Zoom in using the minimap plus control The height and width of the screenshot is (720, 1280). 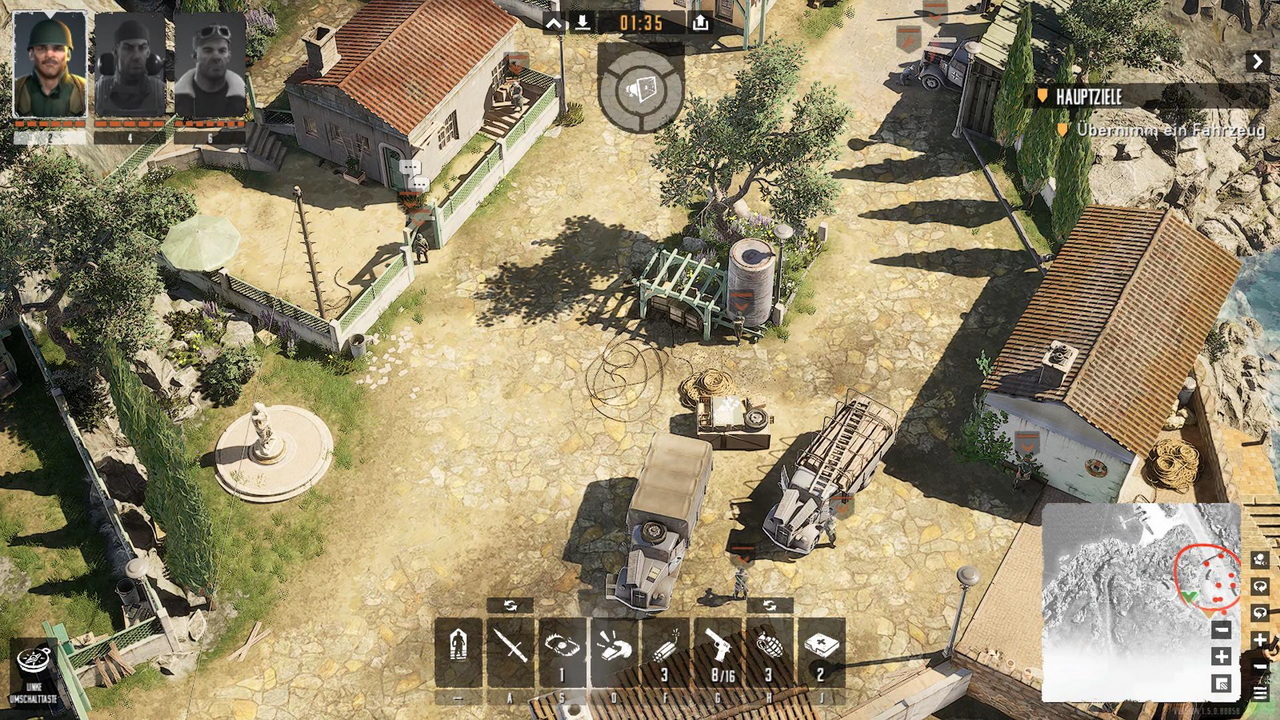(1221, 656)
